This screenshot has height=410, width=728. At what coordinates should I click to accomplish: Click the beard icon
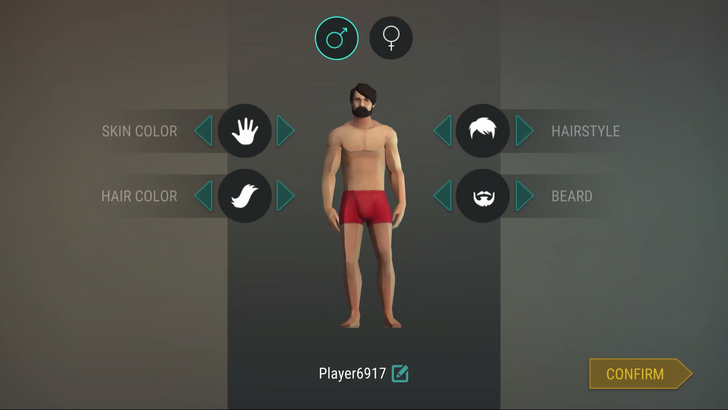click(x=483, y=196)
